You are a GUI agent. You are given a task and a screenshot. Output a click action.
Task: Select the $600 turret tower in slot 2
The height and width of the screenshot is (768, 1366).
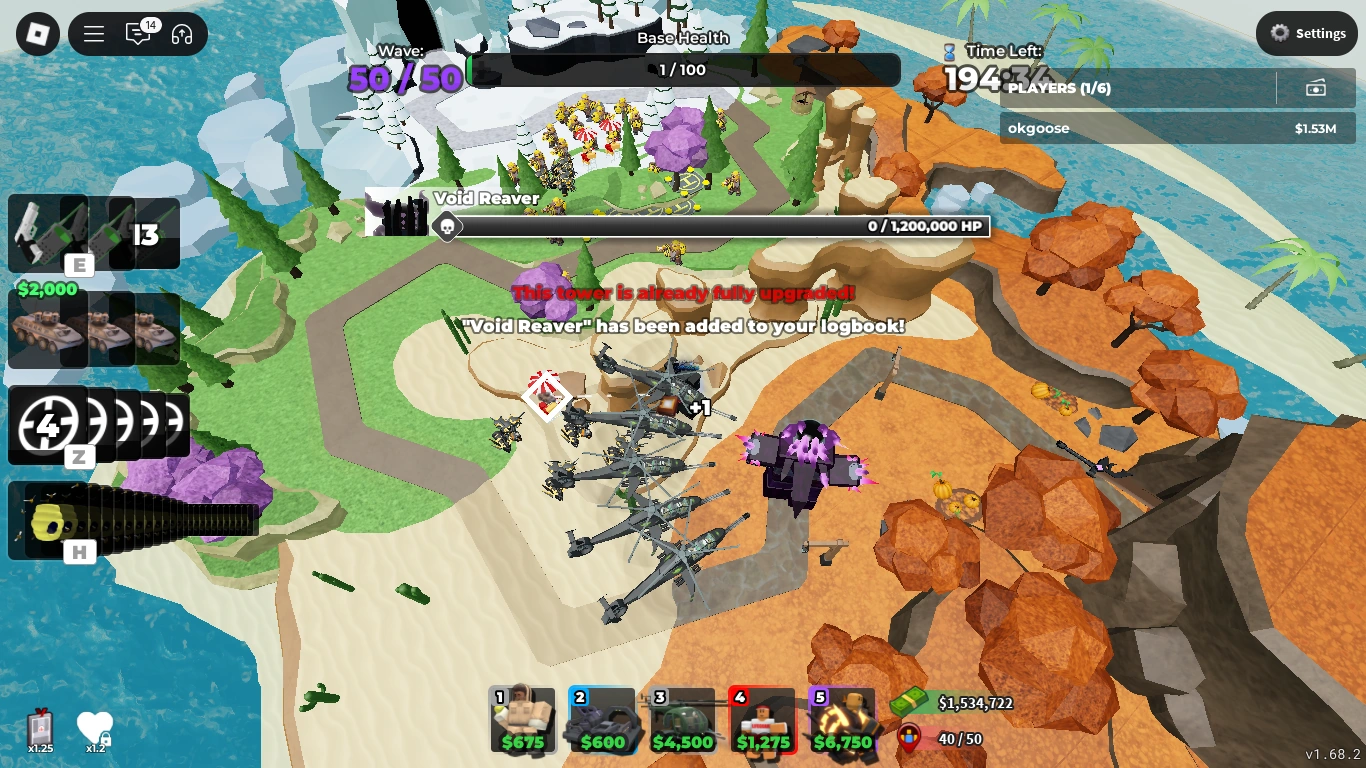pyautogui.click(x=602, y=721)
